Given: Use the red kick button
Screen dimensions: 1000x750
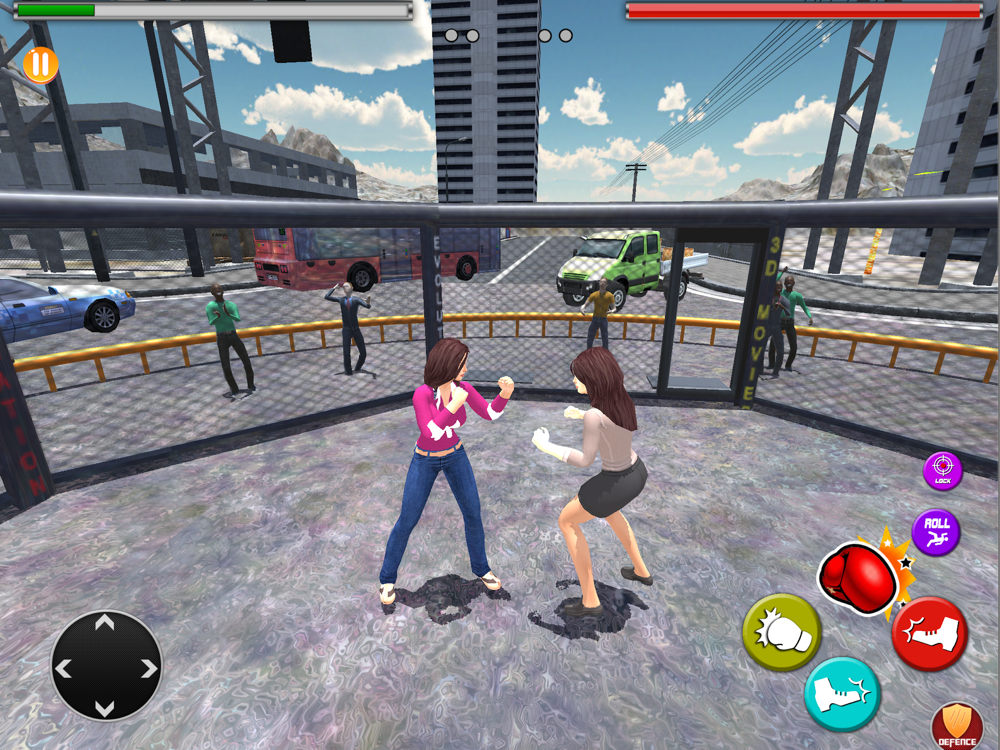Looking at the screenshot, I should 929,634.
